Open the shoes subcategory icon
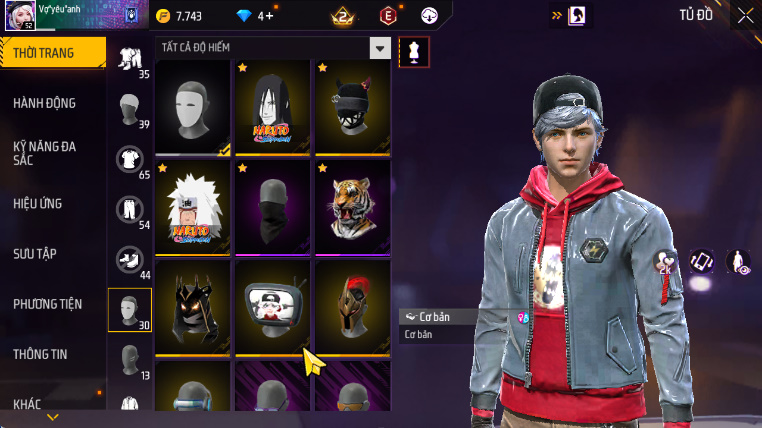The width and height of the screenshot is (762, 428). 129,259
